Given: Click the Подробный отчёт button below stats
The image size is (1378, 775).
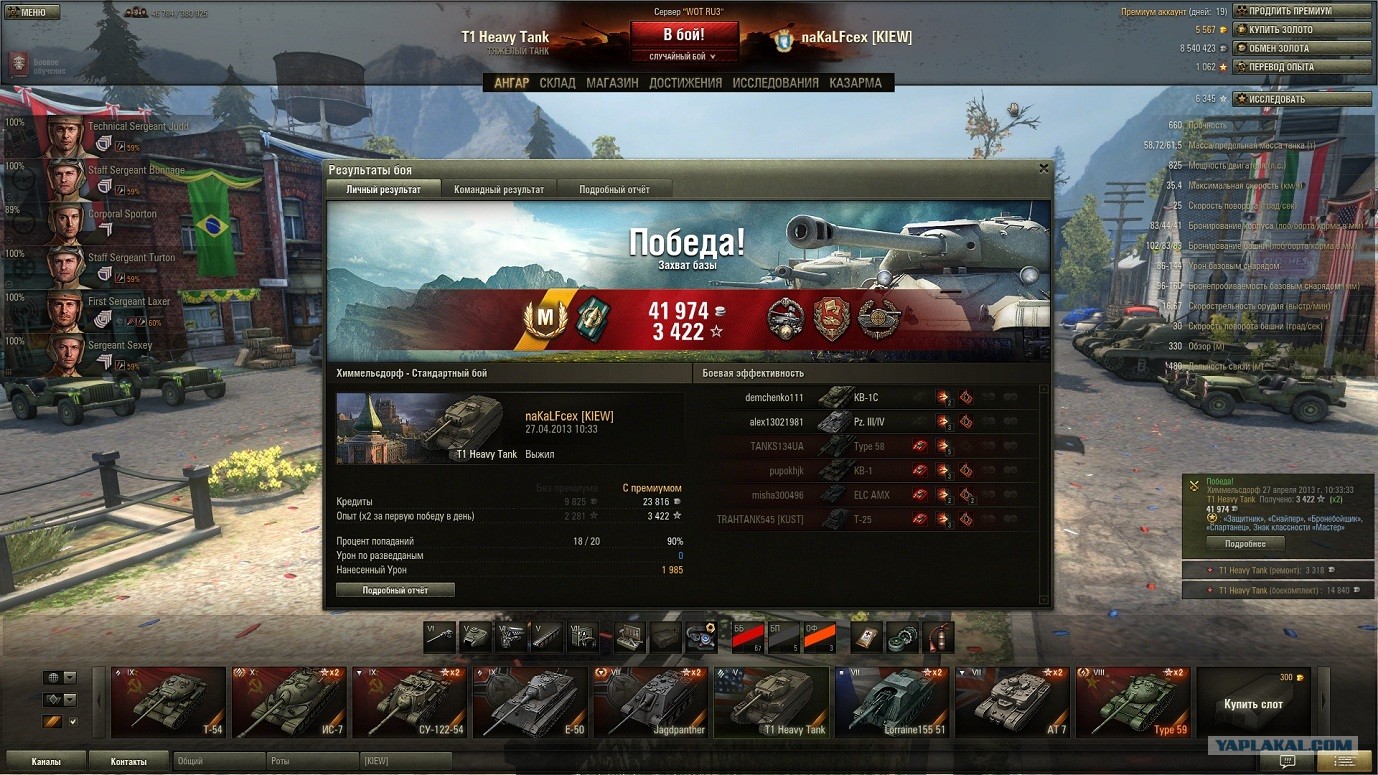Looking at the screenshot, I should 395,590.
